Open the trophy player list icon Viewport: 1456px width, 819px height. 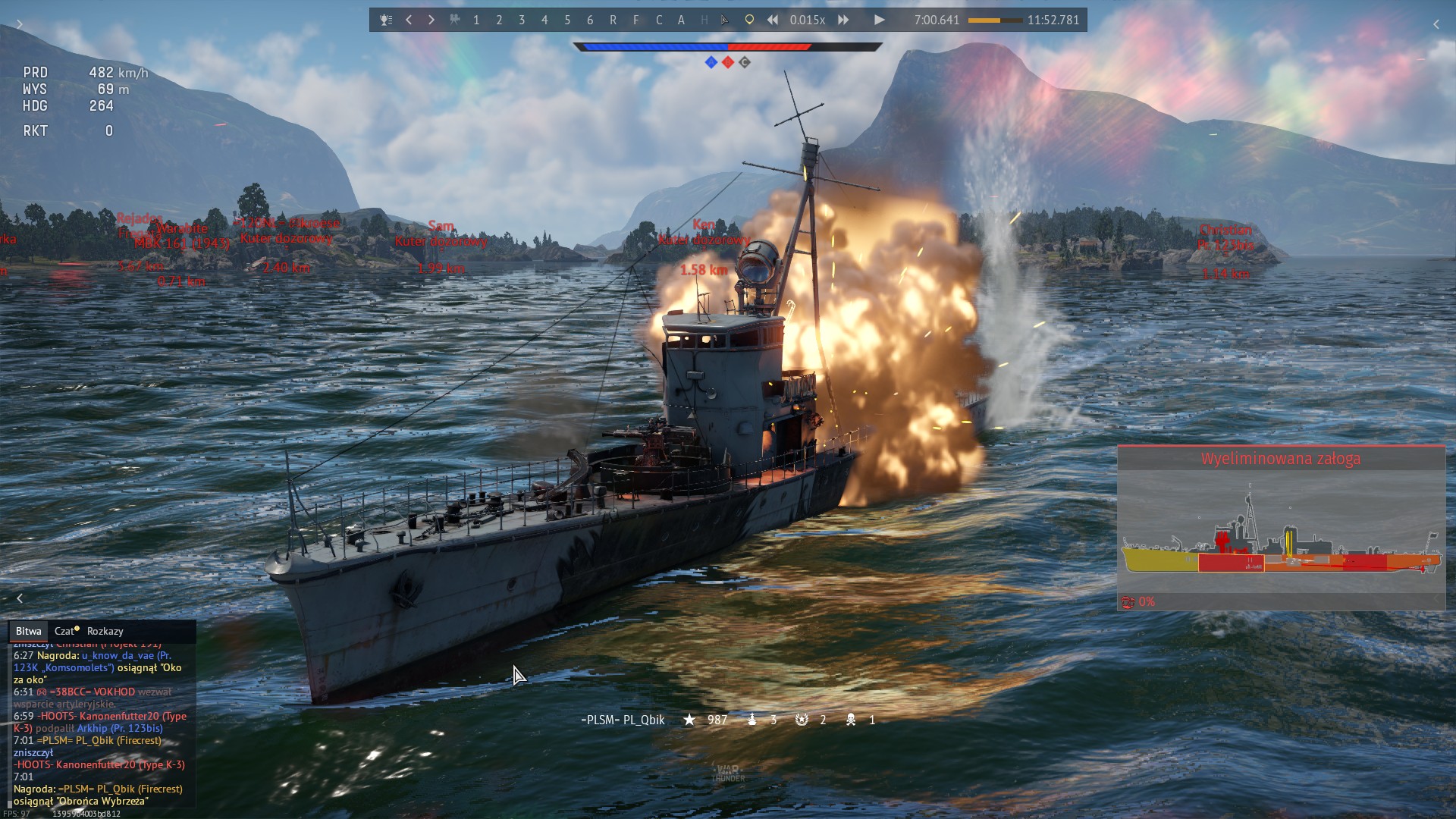coord(386,20)
